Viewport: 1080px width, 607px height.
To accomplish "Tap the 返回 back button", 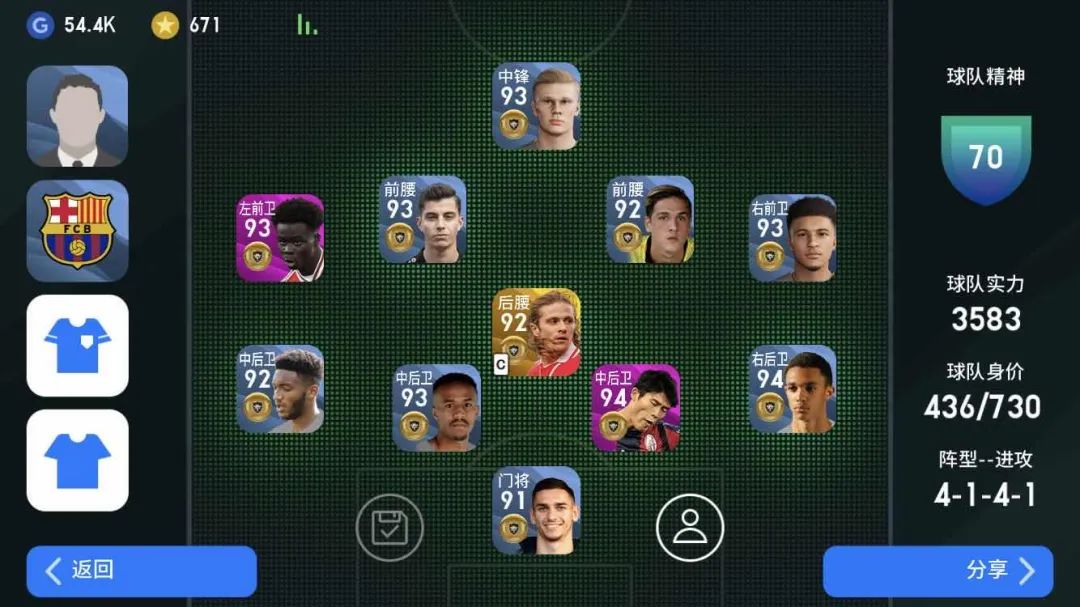I will (141, 571).
